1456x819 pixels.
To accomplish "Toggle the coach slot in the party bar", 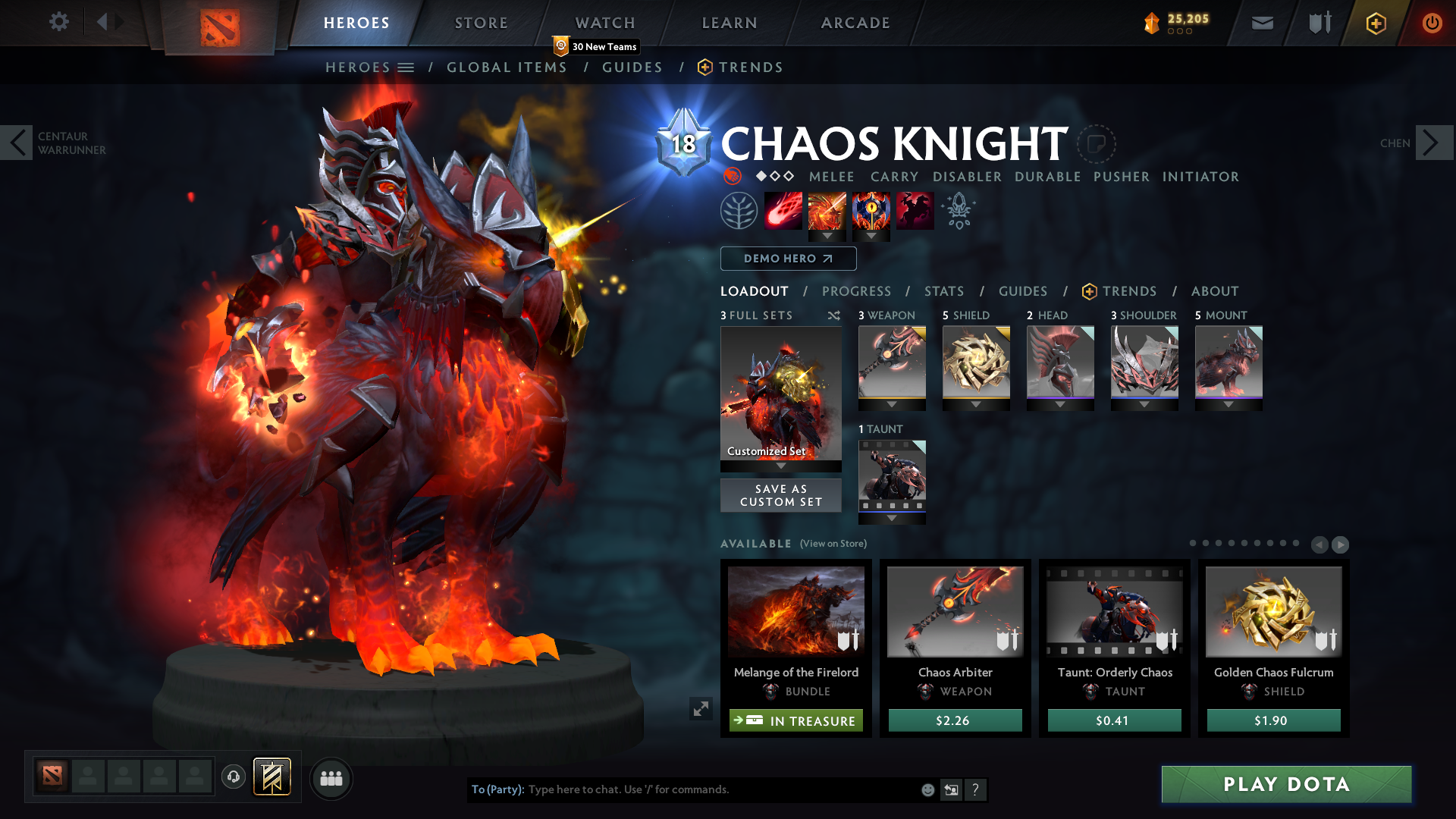I will click(234, 777).
